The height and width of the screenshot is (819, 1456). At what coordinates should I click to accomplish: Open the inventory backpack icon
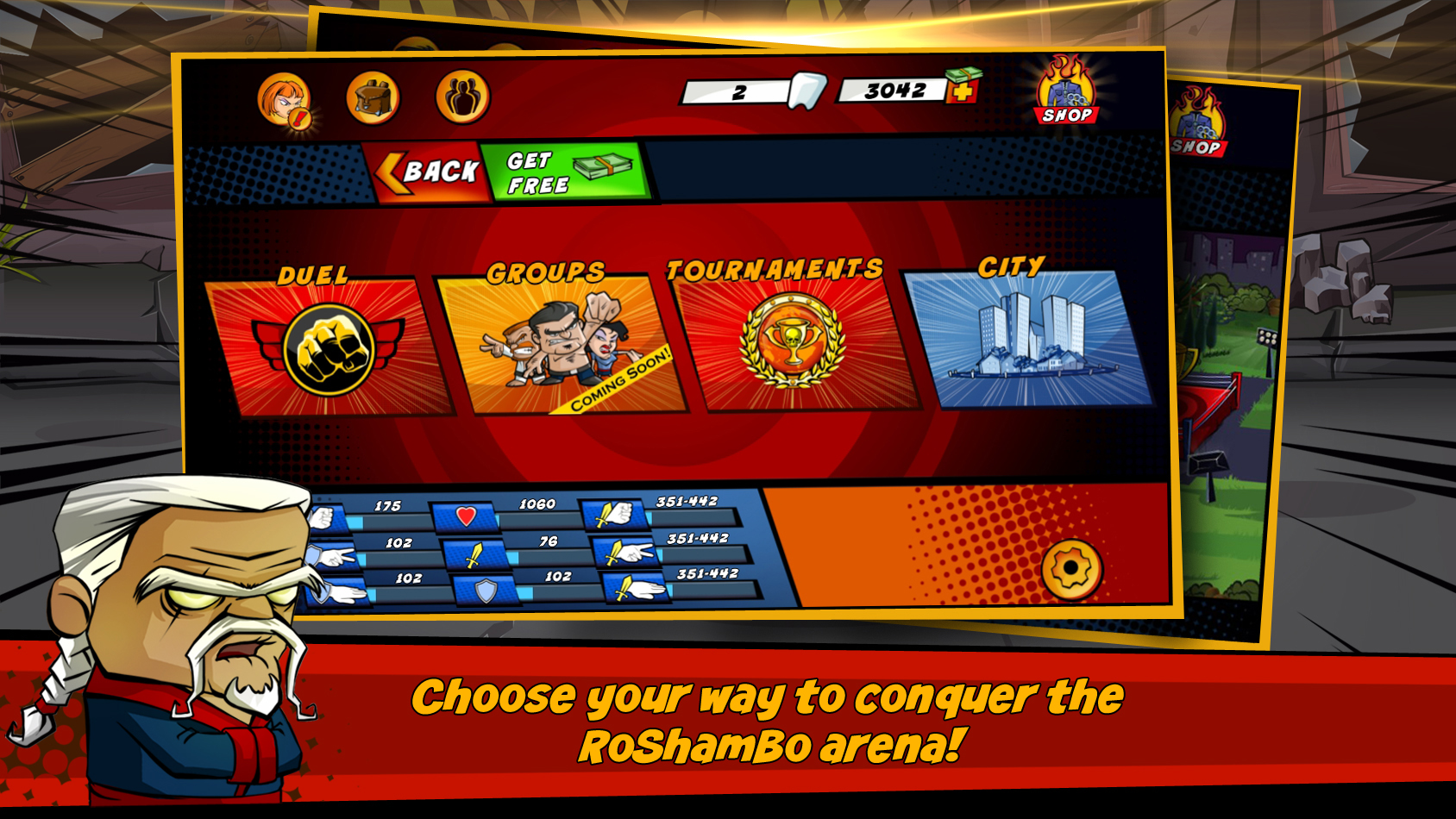pyautogui.click(x=374, y=97)
